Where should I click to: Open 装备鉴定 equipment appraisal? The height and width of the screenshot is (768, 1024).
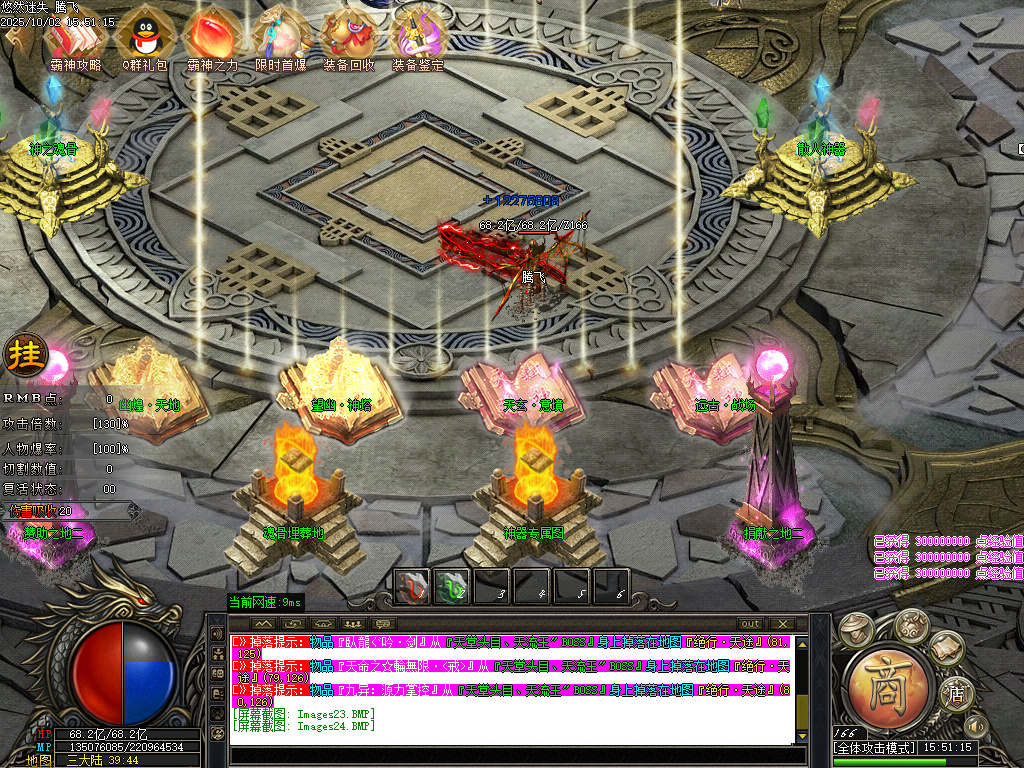[418, 36]
